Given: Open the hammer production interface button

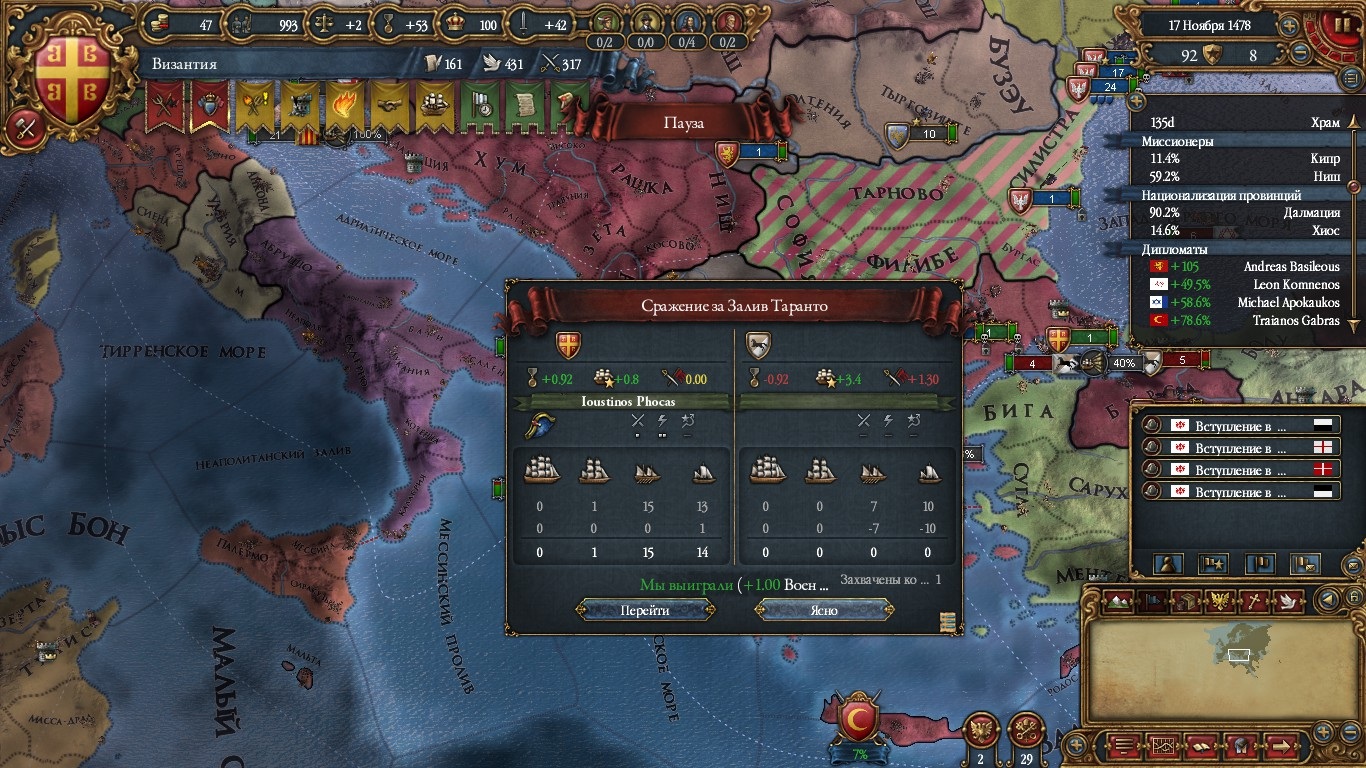Looking at the screenshot, I should click(24, 128).
